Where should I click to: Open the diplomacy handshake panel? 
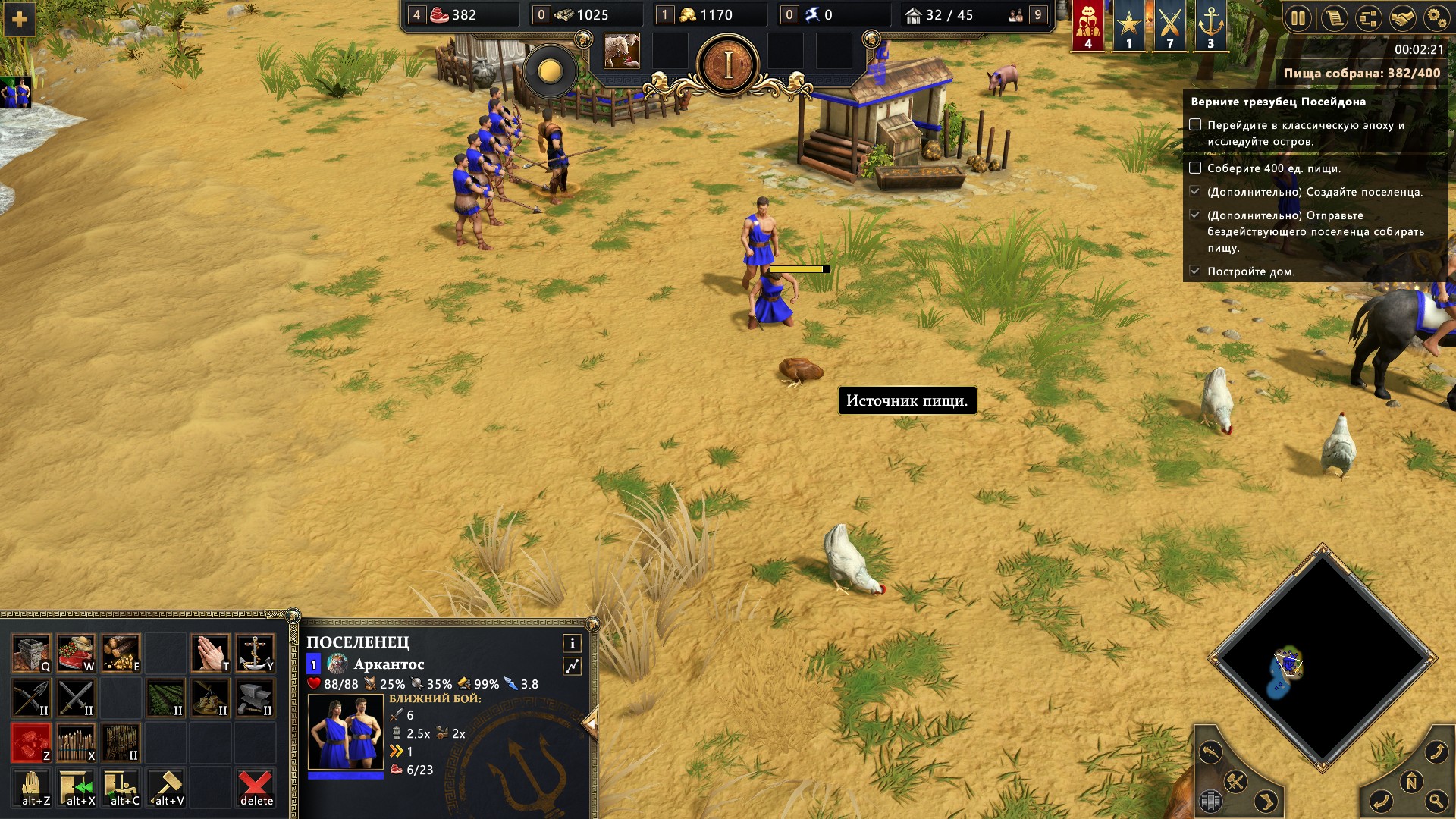[x=1402, y=18]
